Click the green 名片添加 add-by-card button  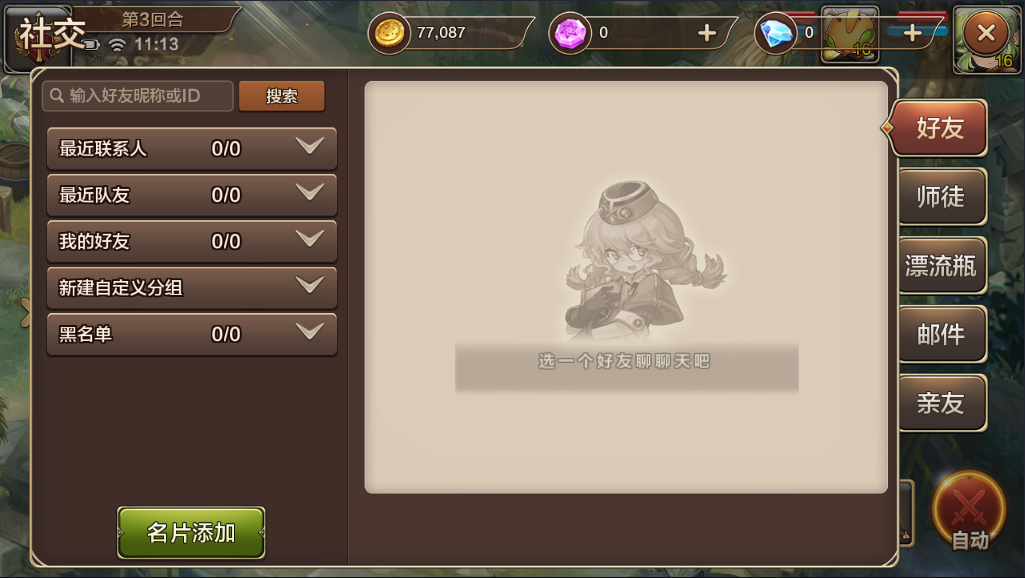191,532
